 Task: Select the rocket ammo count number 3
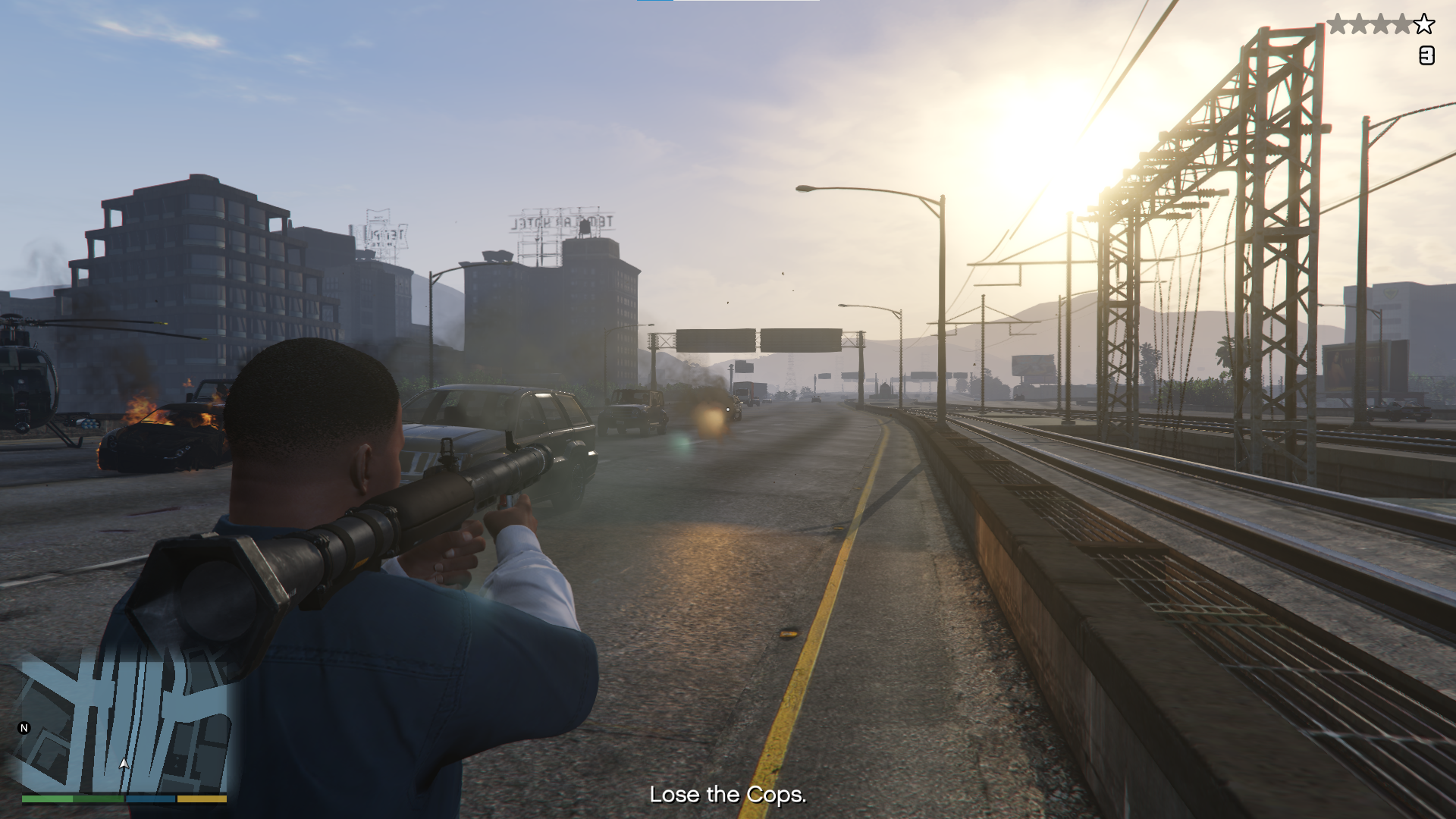[x=1426, y=55]
